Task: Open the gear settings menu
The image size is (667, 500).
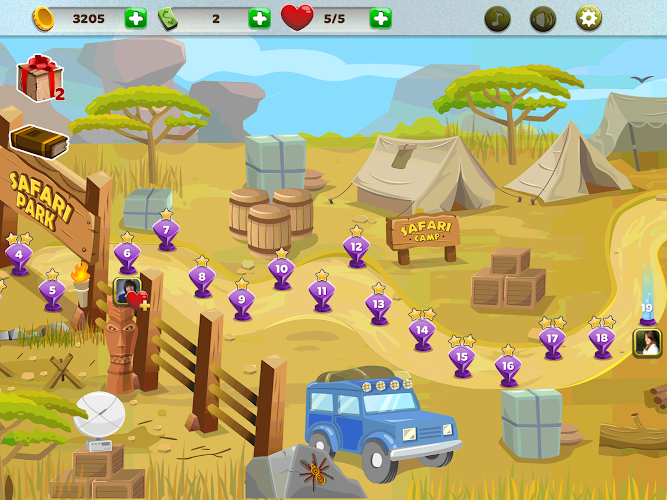Action: [589, 18]
